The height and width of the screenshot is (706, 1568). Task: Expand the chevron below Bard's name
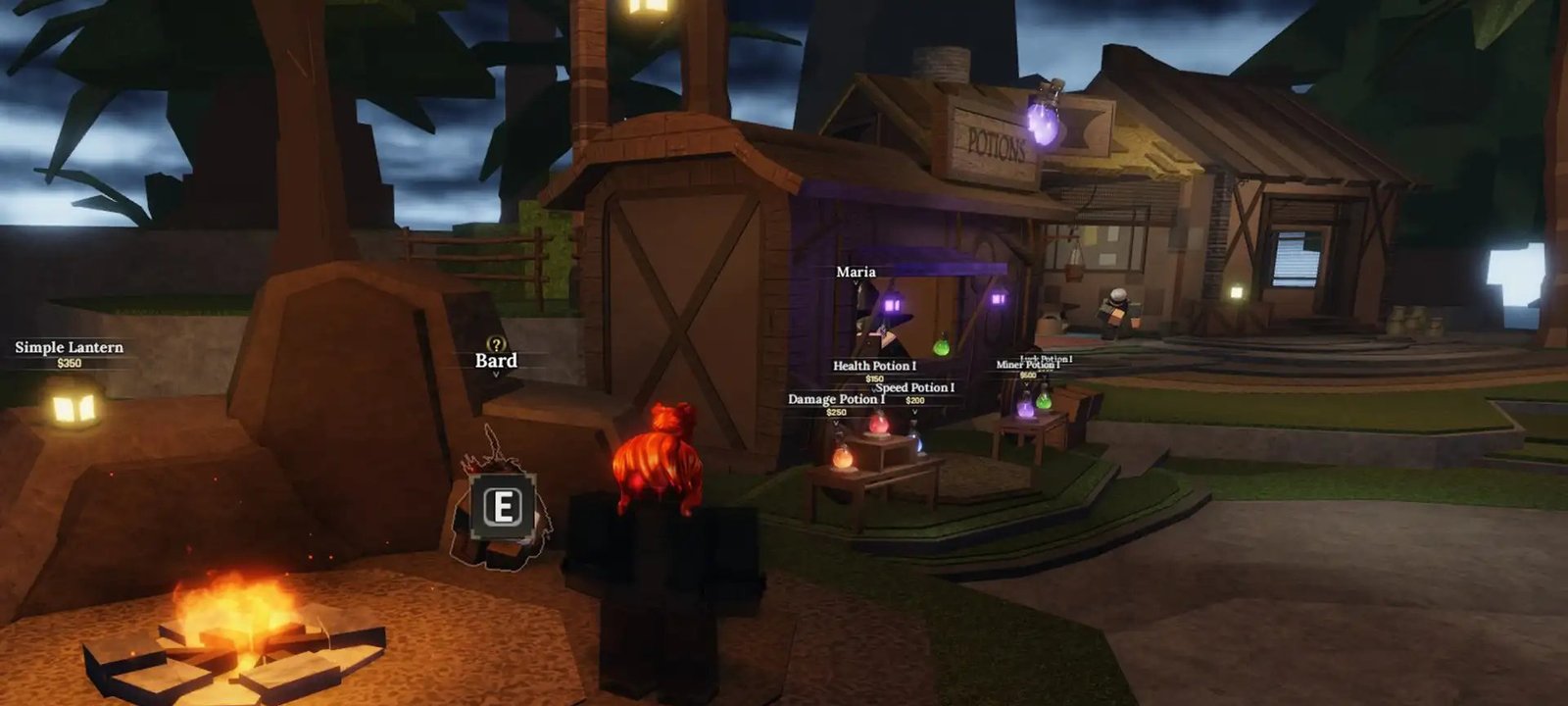[496, 375]
